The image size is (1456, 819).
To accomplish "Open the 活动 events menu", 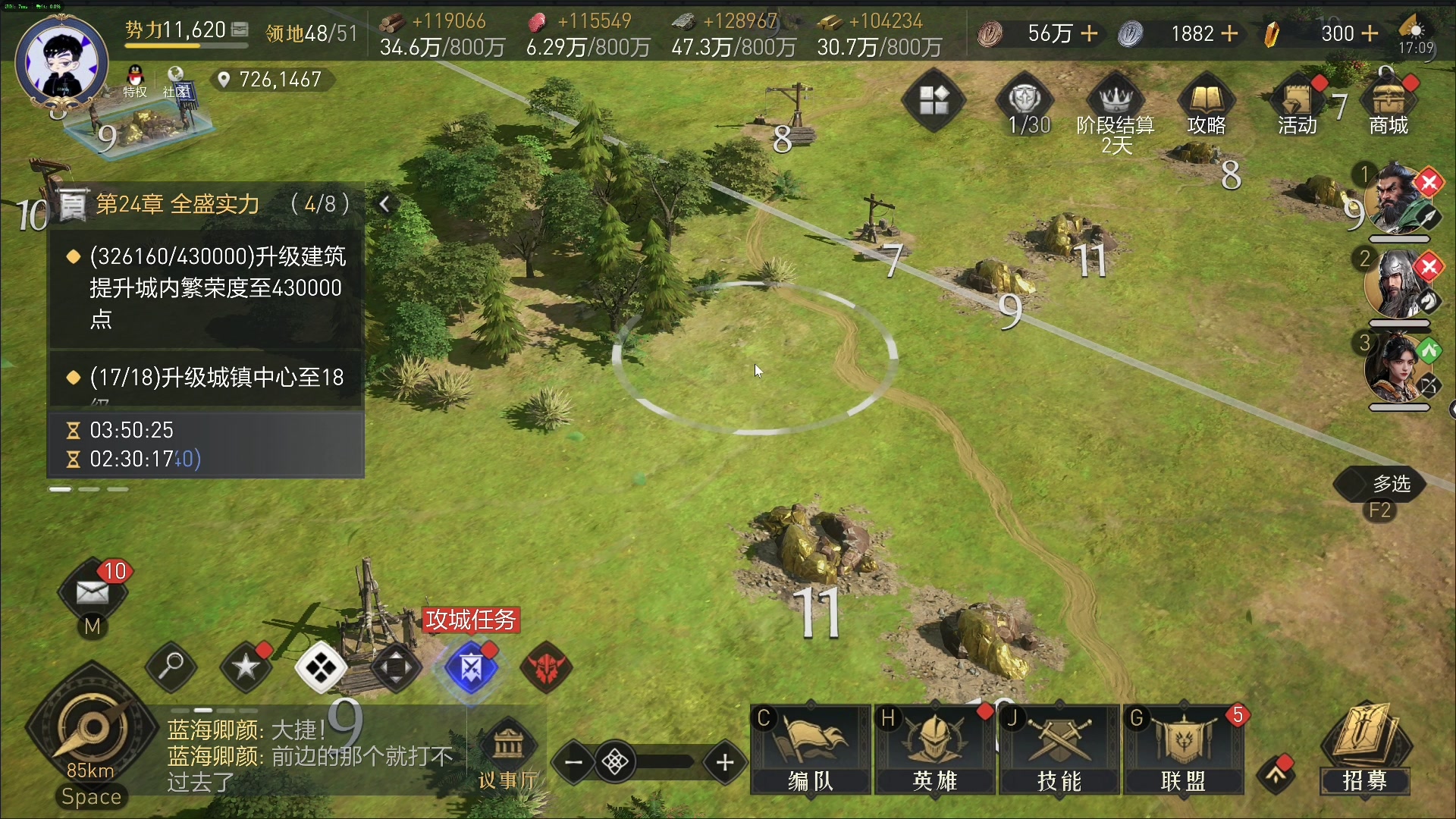I will tap(1297, 106).
